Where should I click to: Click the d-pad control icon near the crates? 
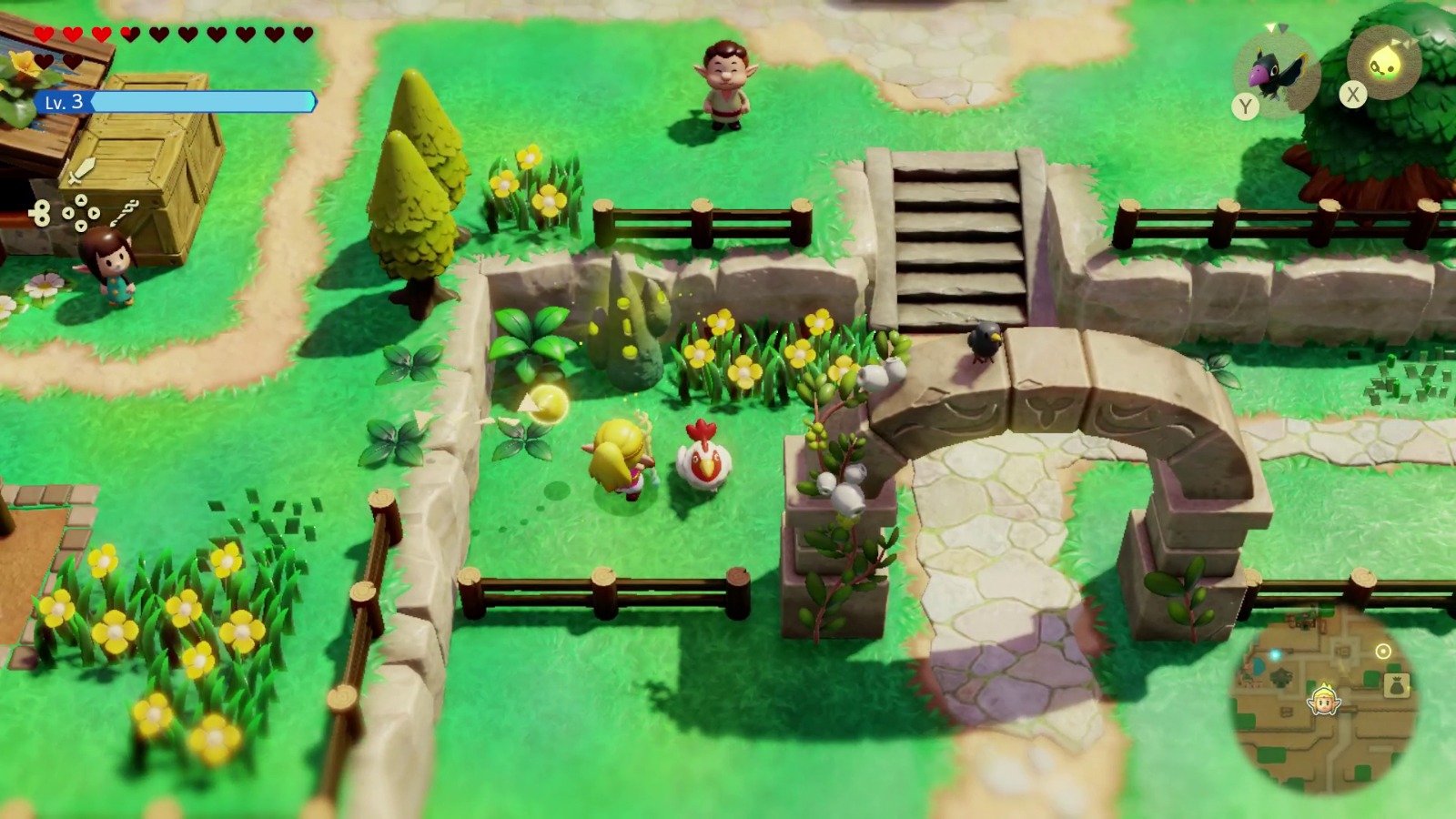80,212
